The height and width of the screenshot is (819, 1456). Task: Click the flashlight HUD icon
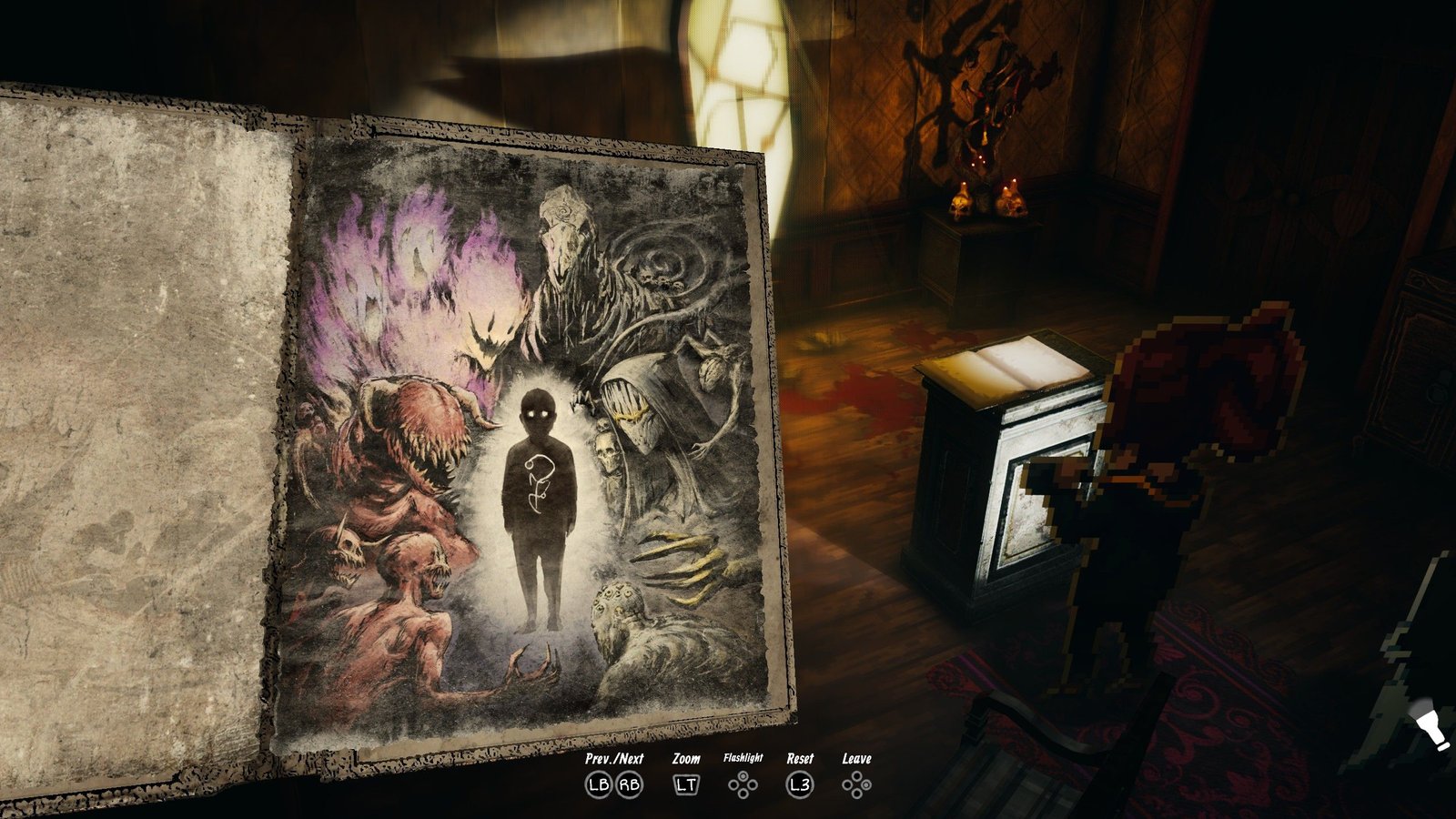point(1430,730)
